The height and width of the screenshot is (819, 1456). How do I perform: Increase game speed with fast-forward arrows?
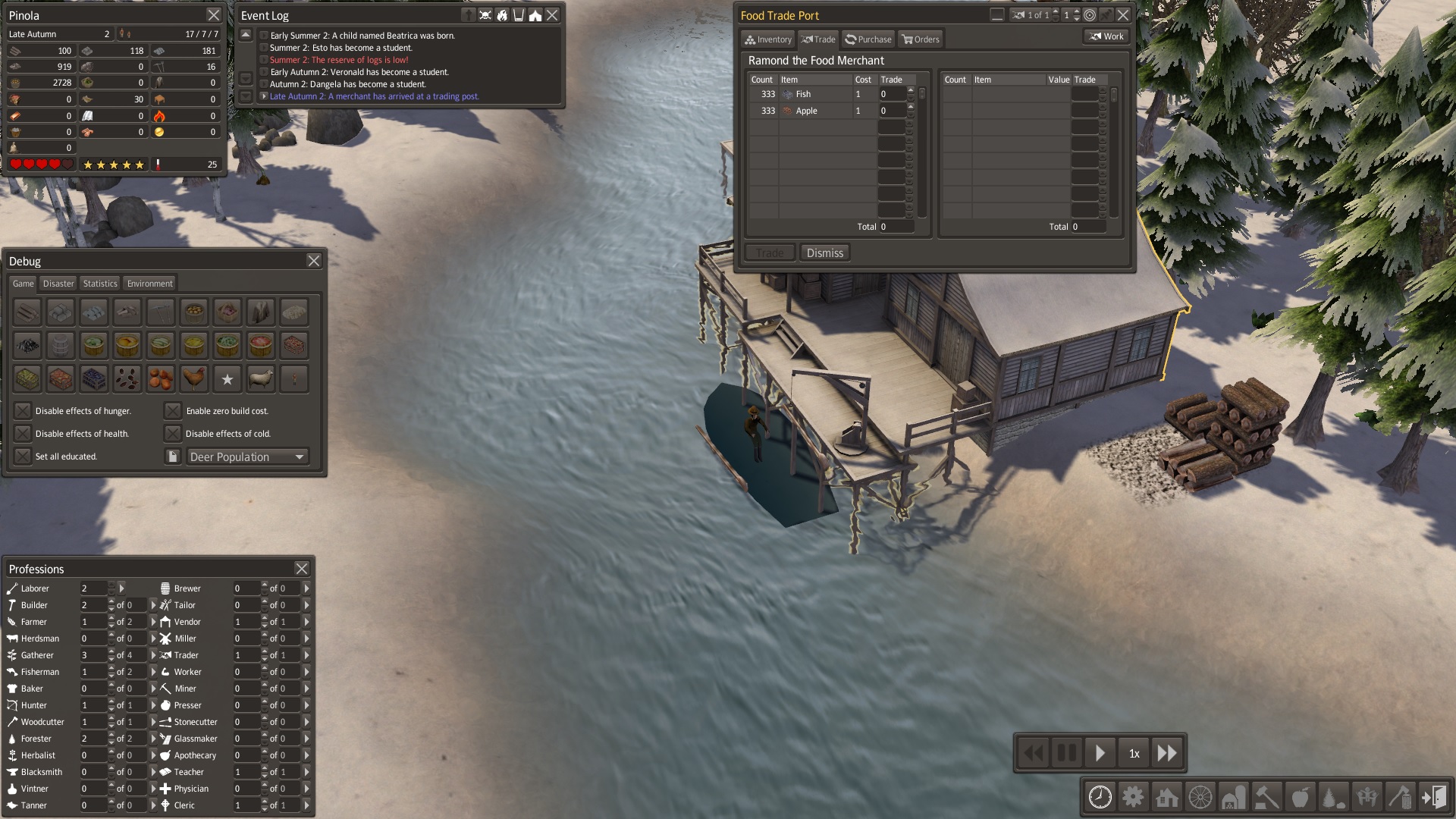click(1166, 753)
